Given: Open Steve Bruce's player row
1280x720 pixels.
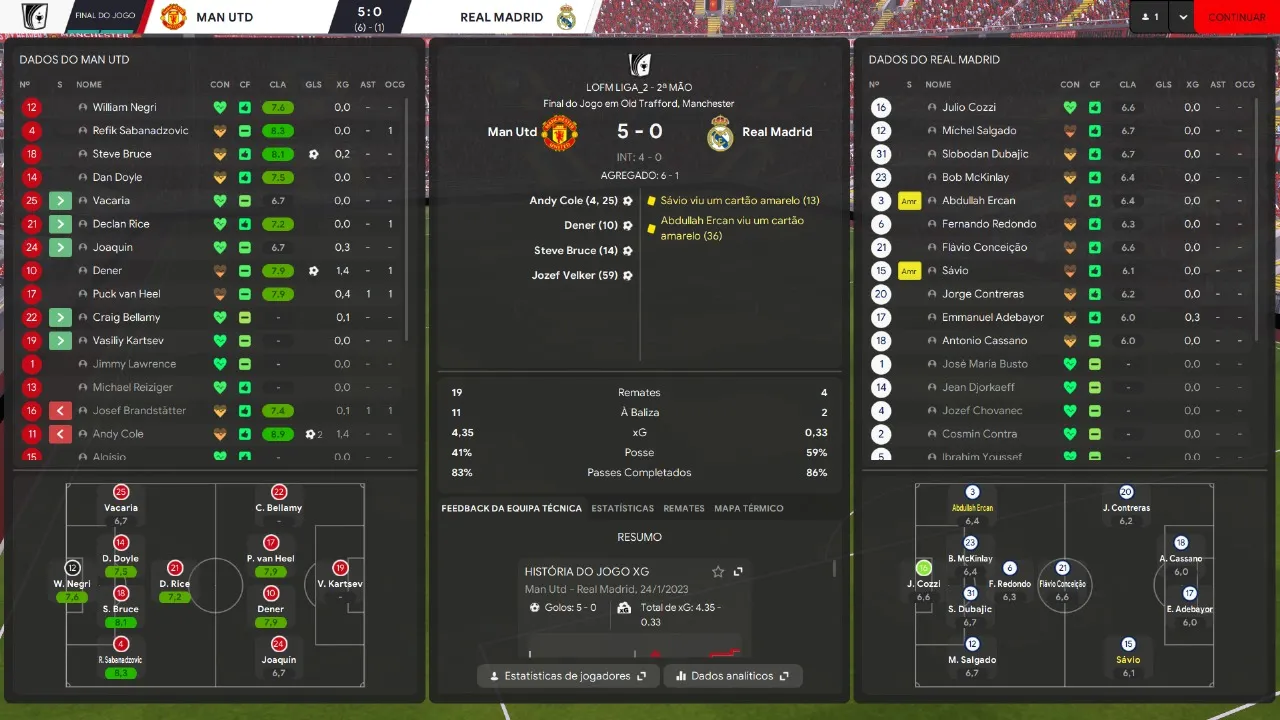Looking at the screenshot, I should [122, 154].
